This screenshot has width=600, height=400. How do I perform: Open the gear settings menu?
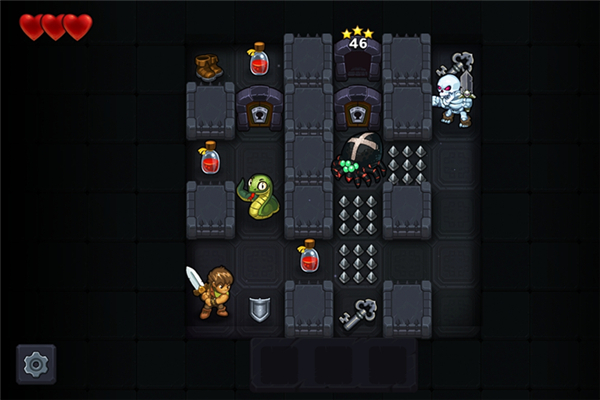point(36,364)
